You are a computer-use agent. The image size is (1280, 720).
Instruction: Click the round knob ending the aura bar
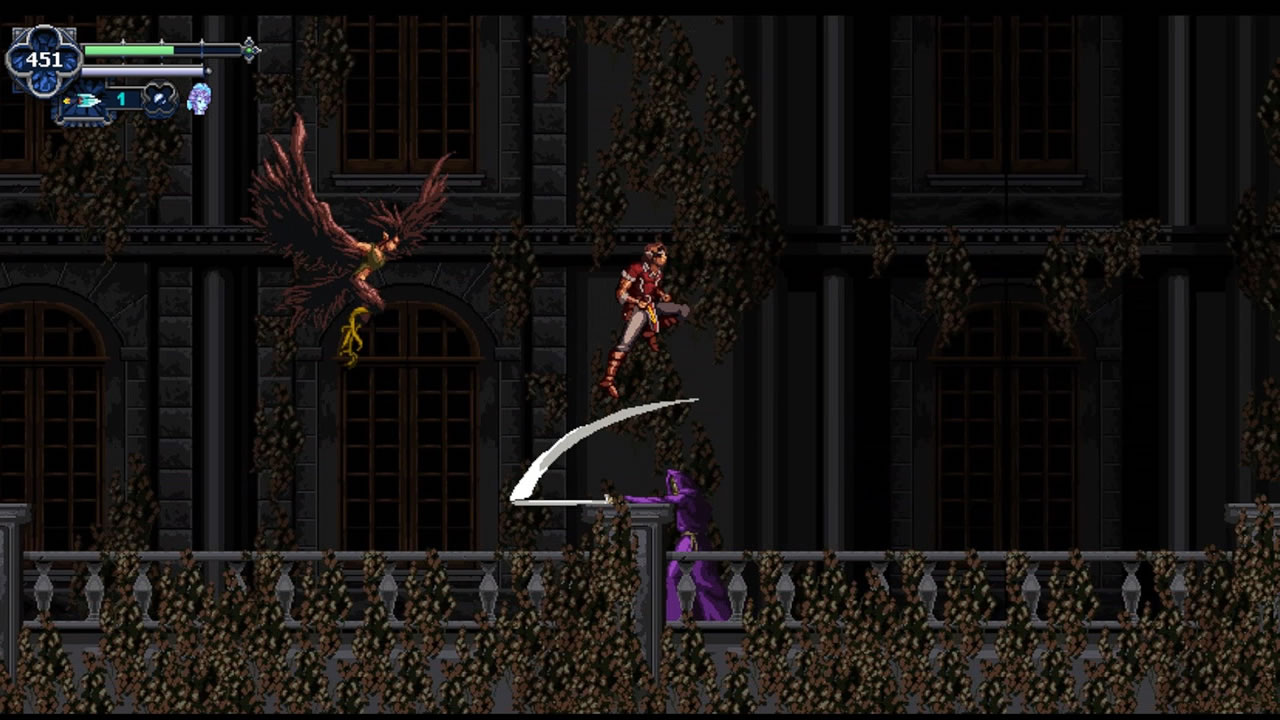click(x=207, y=71)
